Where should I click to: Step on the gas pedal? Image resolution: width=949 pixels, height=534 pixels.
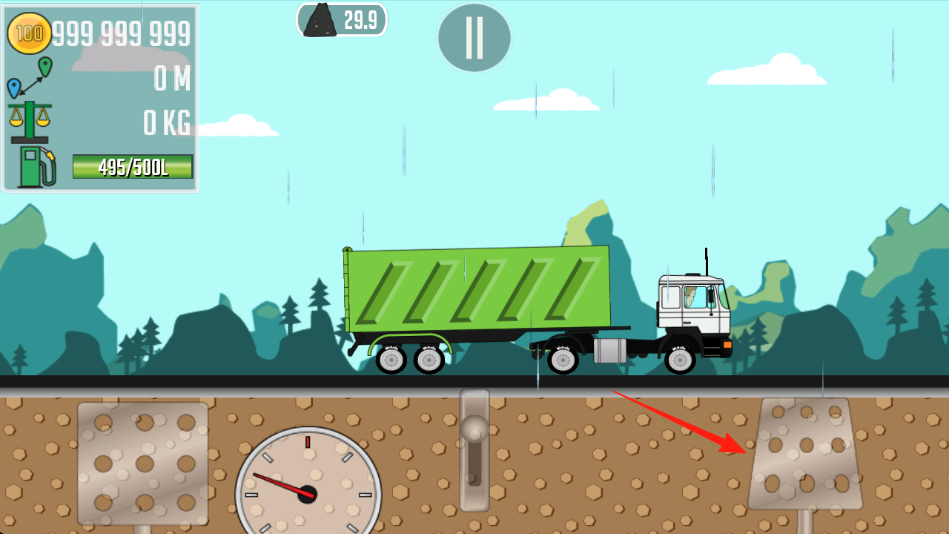pos(806,455)
